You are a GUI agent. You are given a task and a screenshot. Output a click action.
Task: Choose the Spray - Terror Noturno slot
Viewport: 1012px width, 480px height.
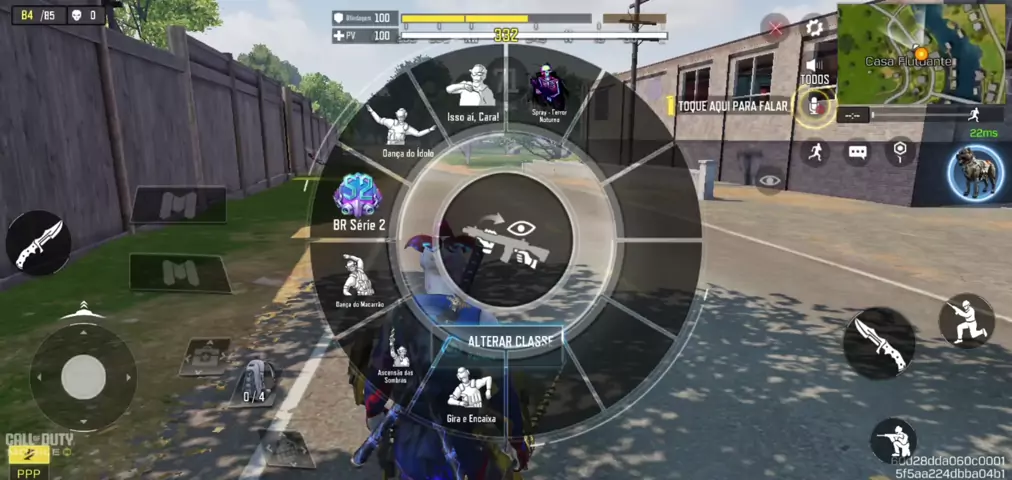546,90
